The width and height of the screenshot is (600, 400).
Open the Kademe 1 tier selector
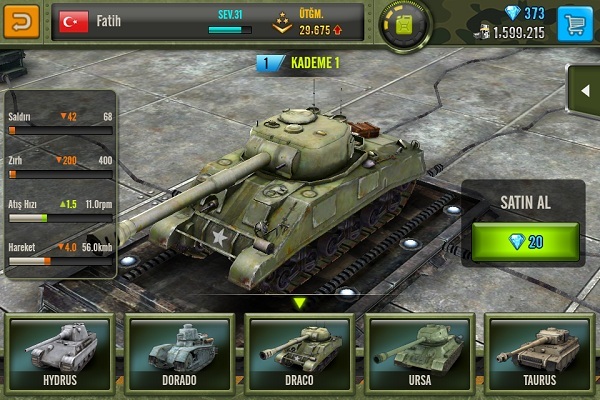click(x=300, y=64)
